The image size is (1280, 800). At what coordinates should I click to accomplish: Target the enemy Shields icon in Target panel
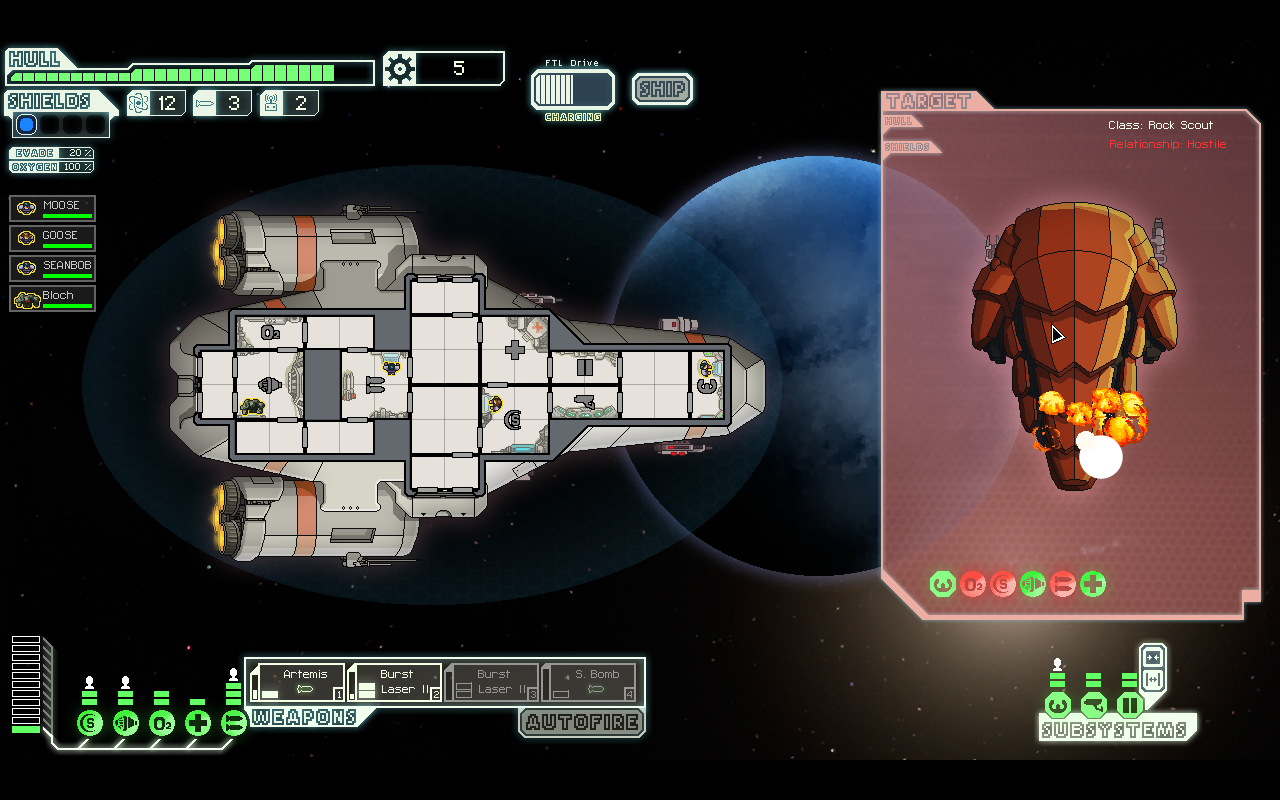tap(1002, 584)
